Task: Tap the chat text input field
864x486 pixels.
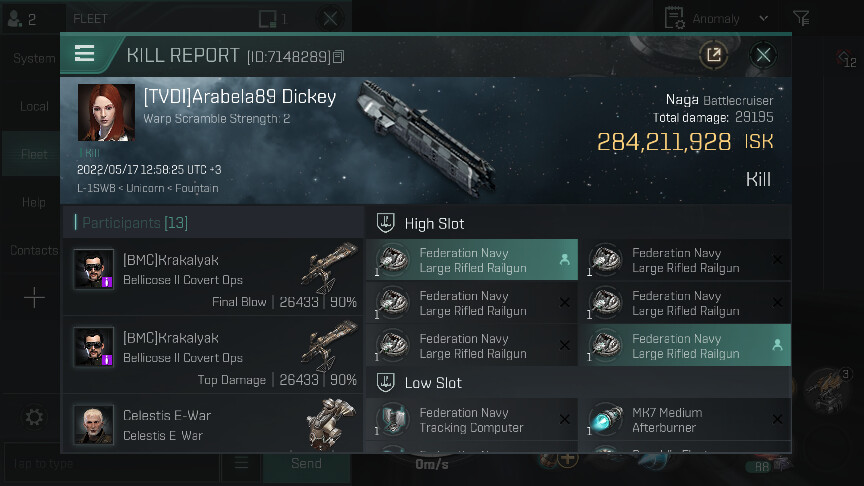Action: pos(110,464)
